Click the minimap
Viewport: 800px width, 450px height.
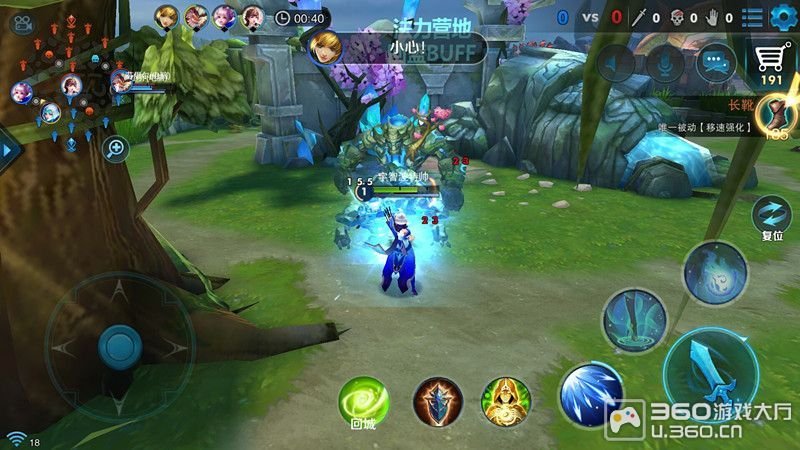coord(65,85)
